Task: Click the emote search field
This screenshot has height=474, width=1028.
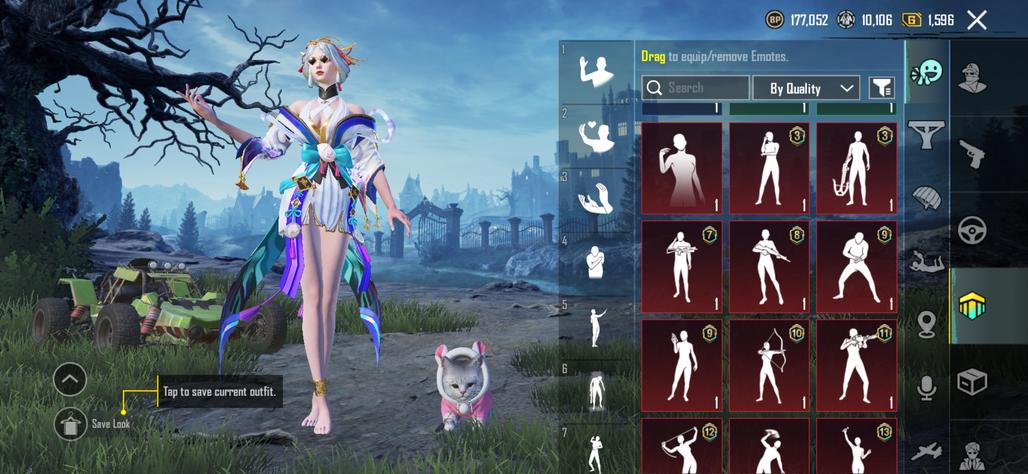Action: pos(695,88)
